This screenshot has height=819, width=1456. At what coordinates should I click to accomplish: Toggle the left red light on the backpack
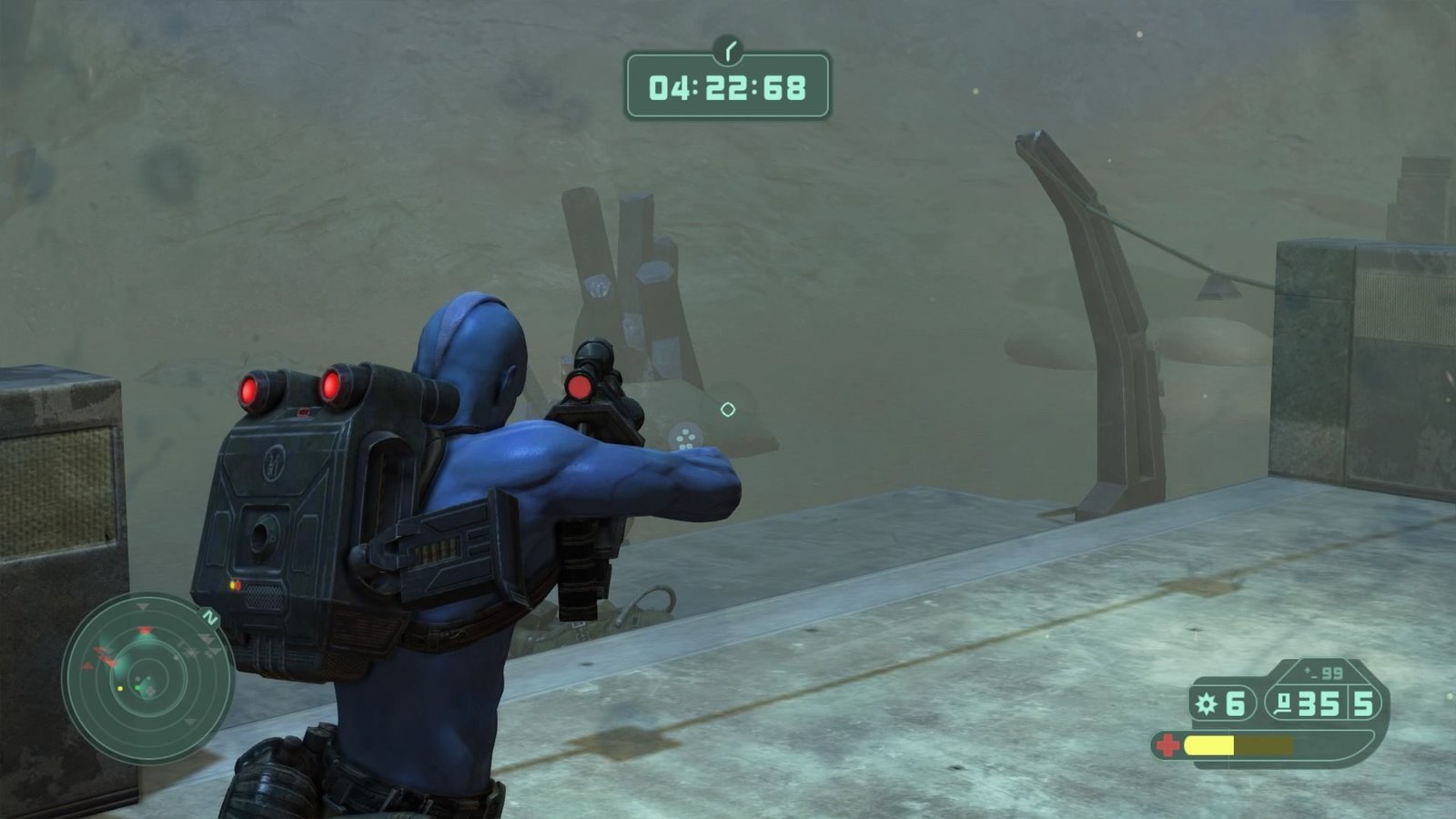point(253,389)
